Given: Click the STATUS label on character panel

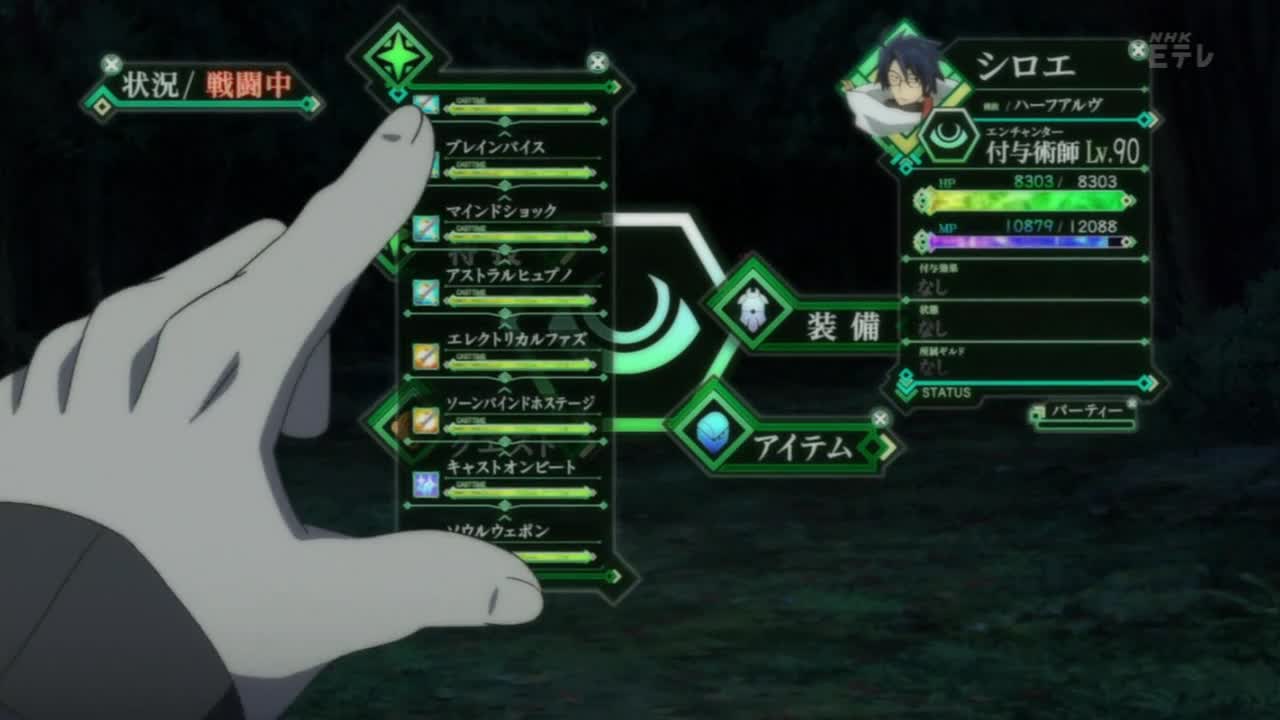Looking at the screenshot, I should [946, 392].
